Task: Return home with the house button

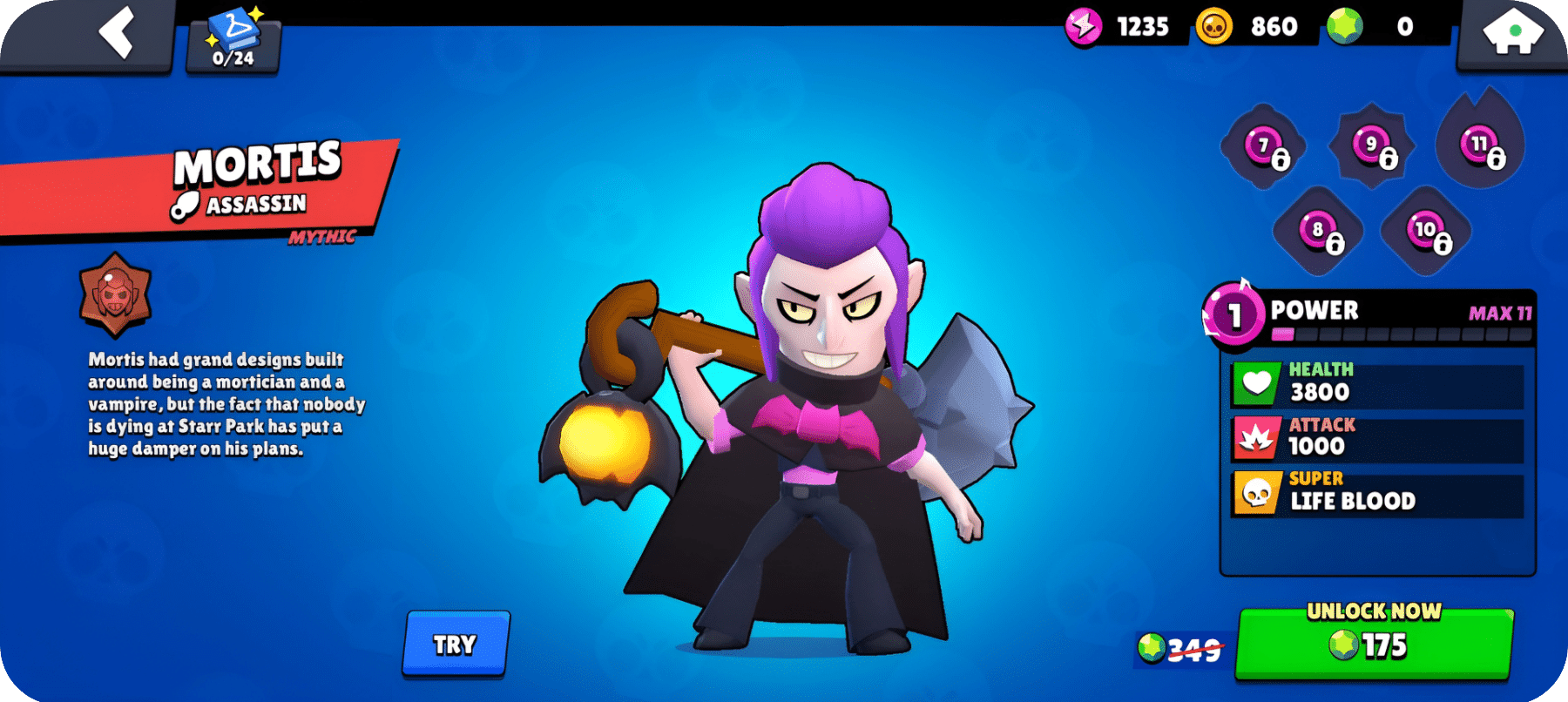Action: point(1512,29)
